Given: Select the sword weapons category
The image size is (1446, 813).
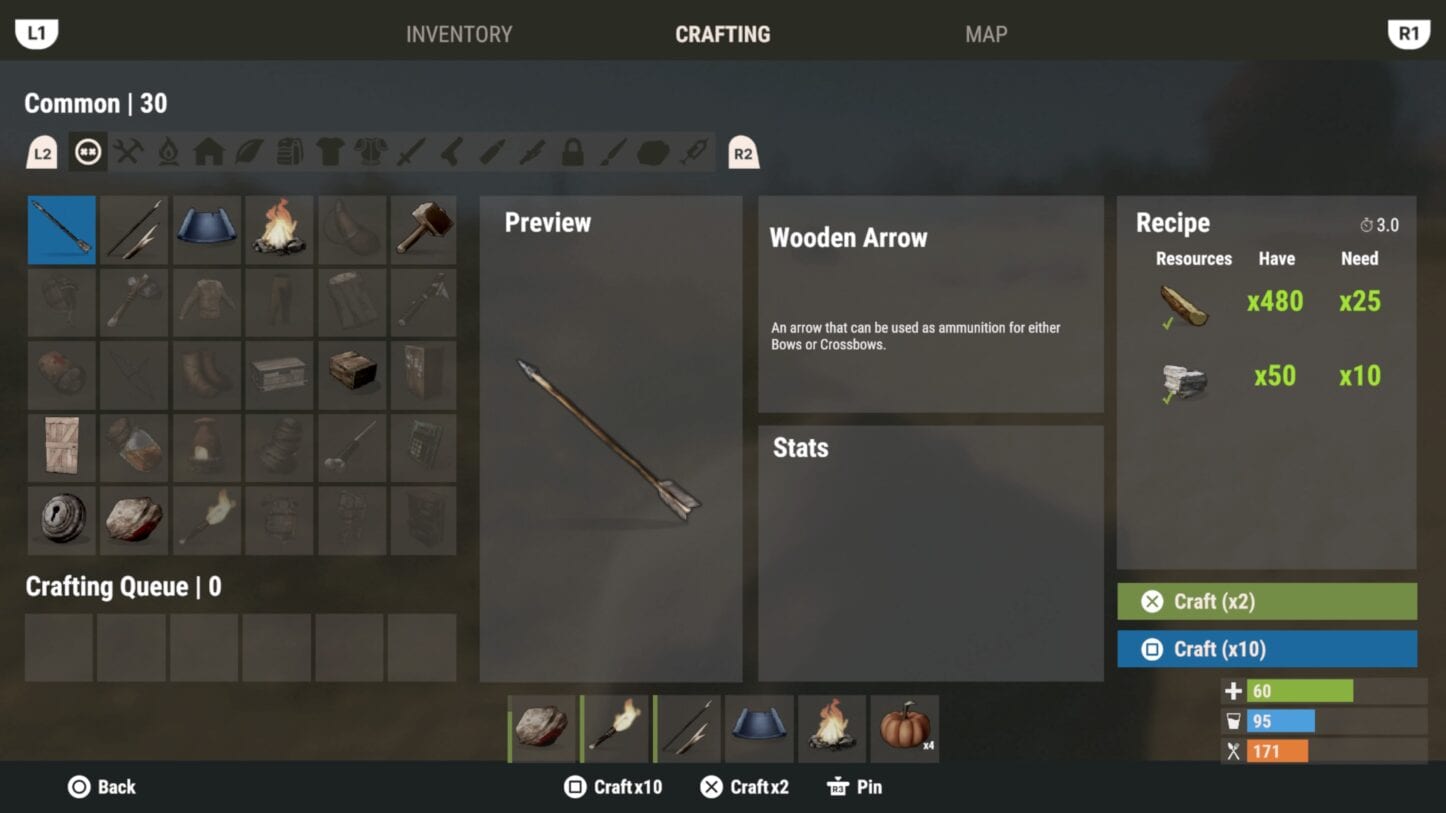Looking at the screenshot, I should [411, 152].
